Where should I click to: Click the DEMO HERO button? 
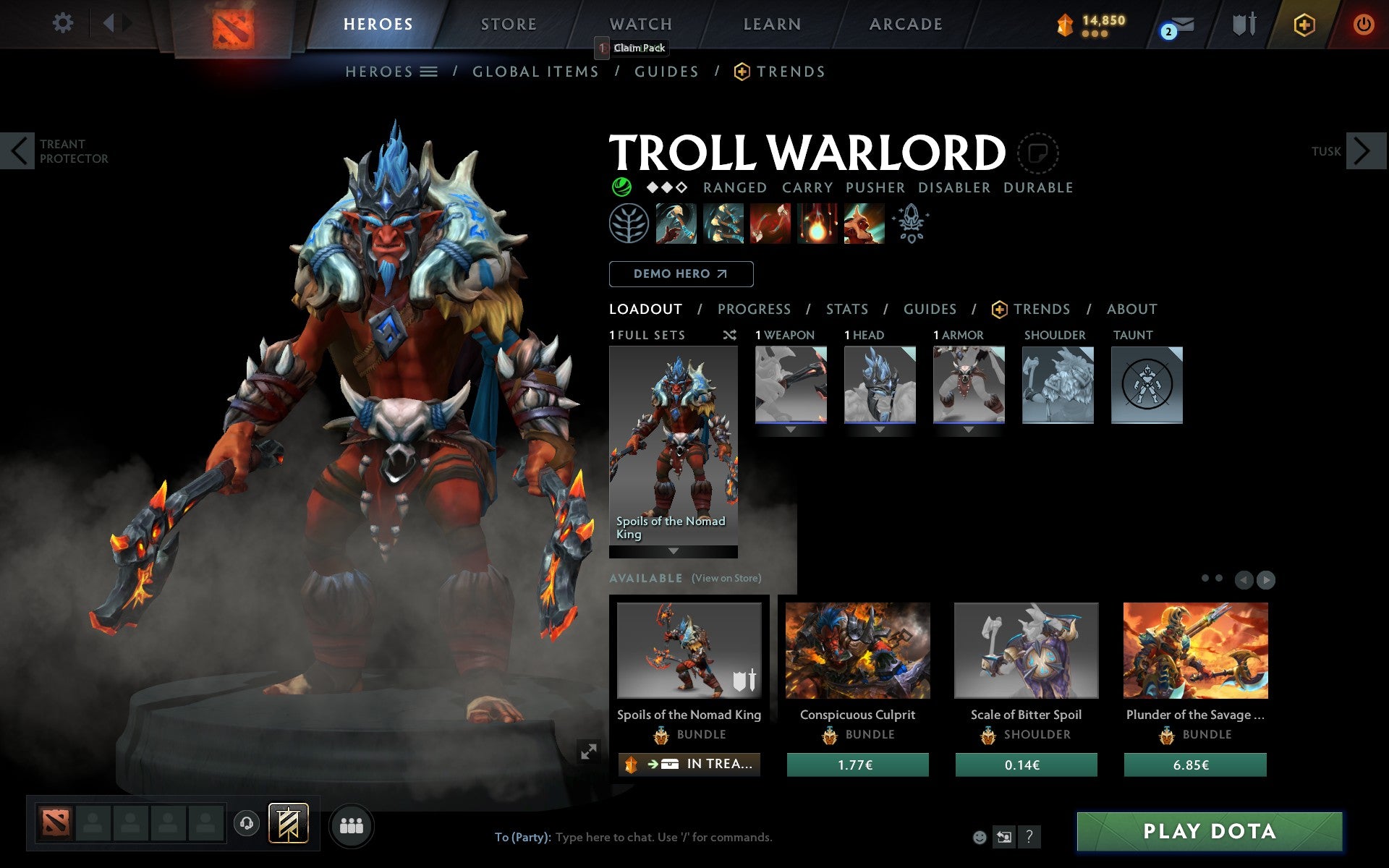click(681, 274)
